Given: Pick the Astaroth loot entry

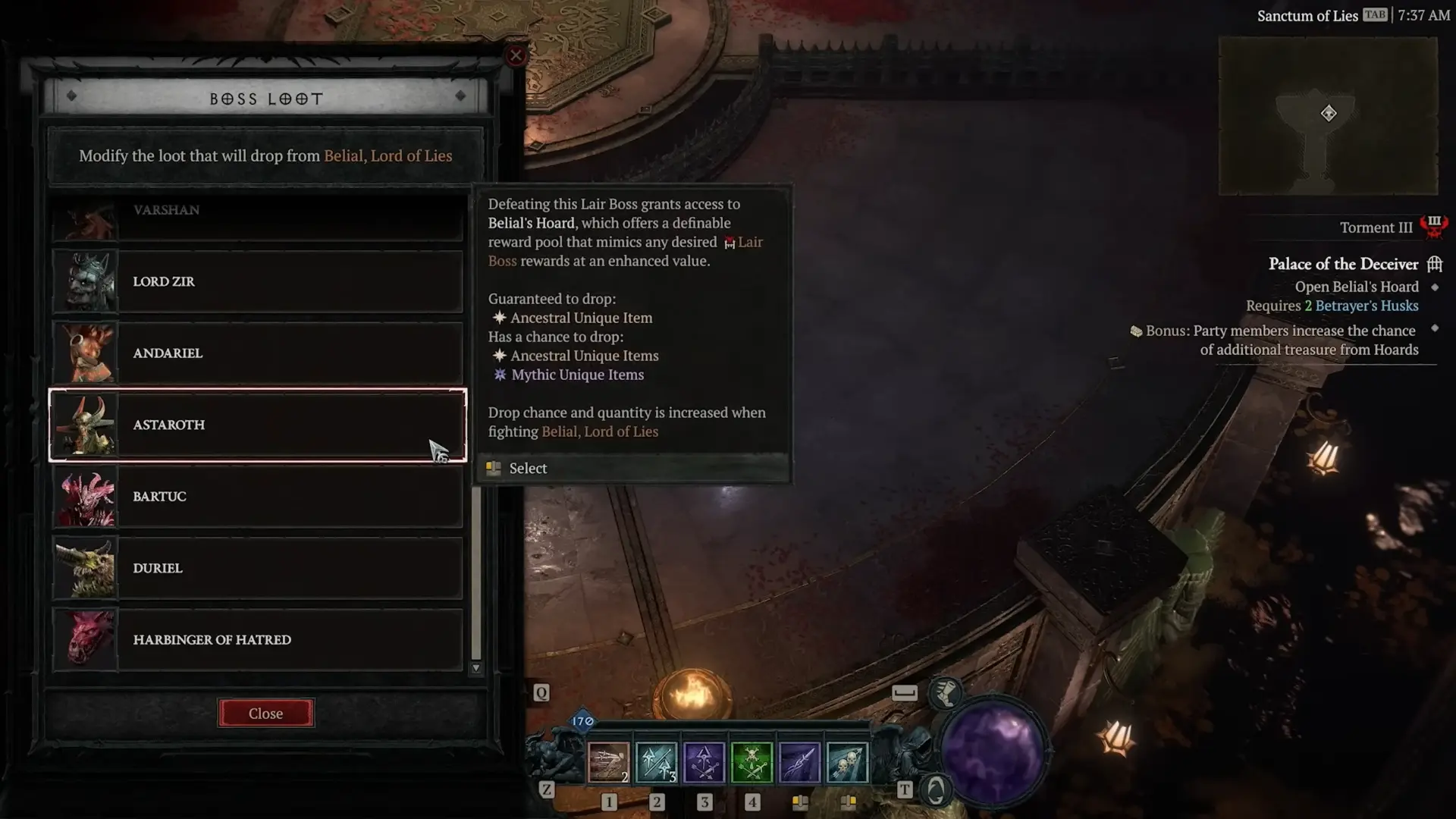Looking at the screenshot, I should tap(258, 425).
